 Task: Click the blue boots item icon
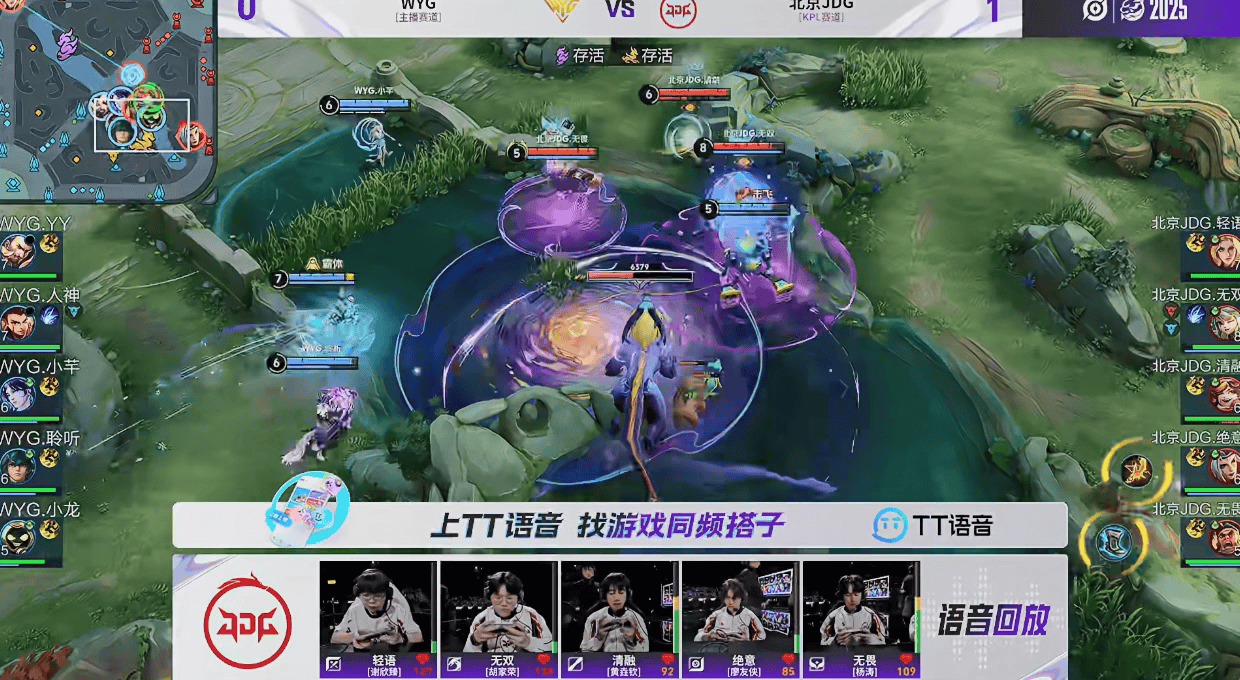(x=1115, y=543)
